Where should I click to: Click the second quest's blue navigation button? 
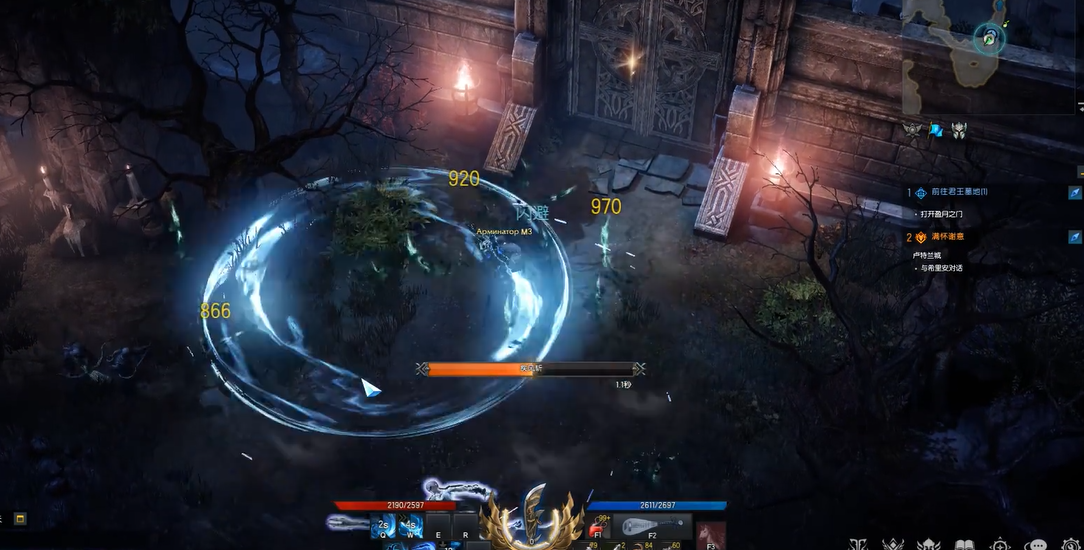coord(1074,237)
